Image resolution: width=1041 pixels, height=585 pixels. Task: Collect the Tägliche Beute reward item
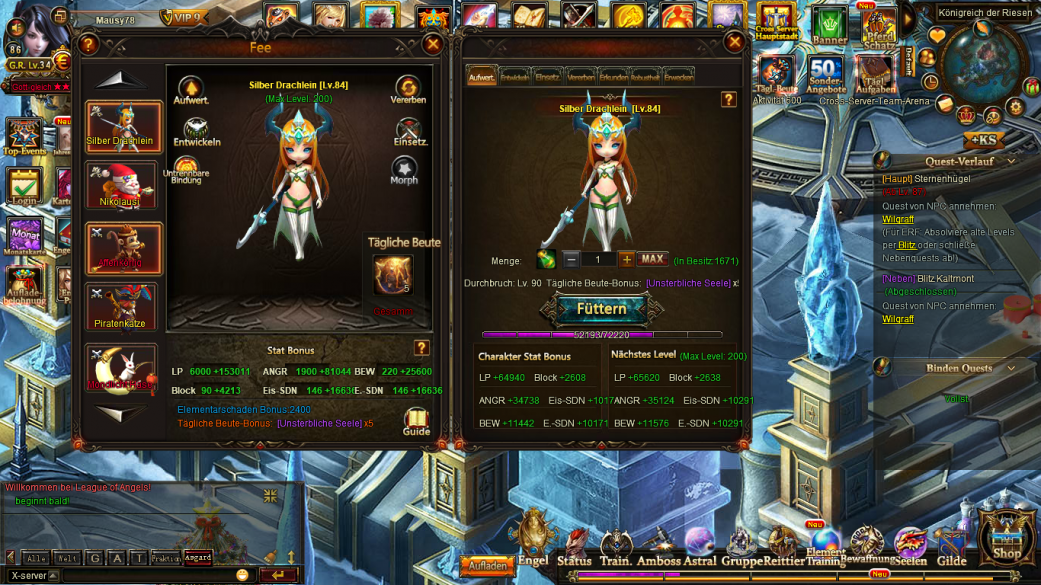(x=393, y=275)
